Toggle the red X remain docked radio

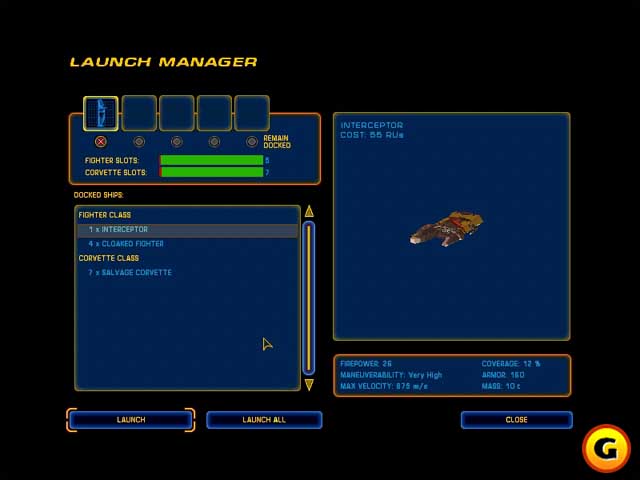click(100, 142)
